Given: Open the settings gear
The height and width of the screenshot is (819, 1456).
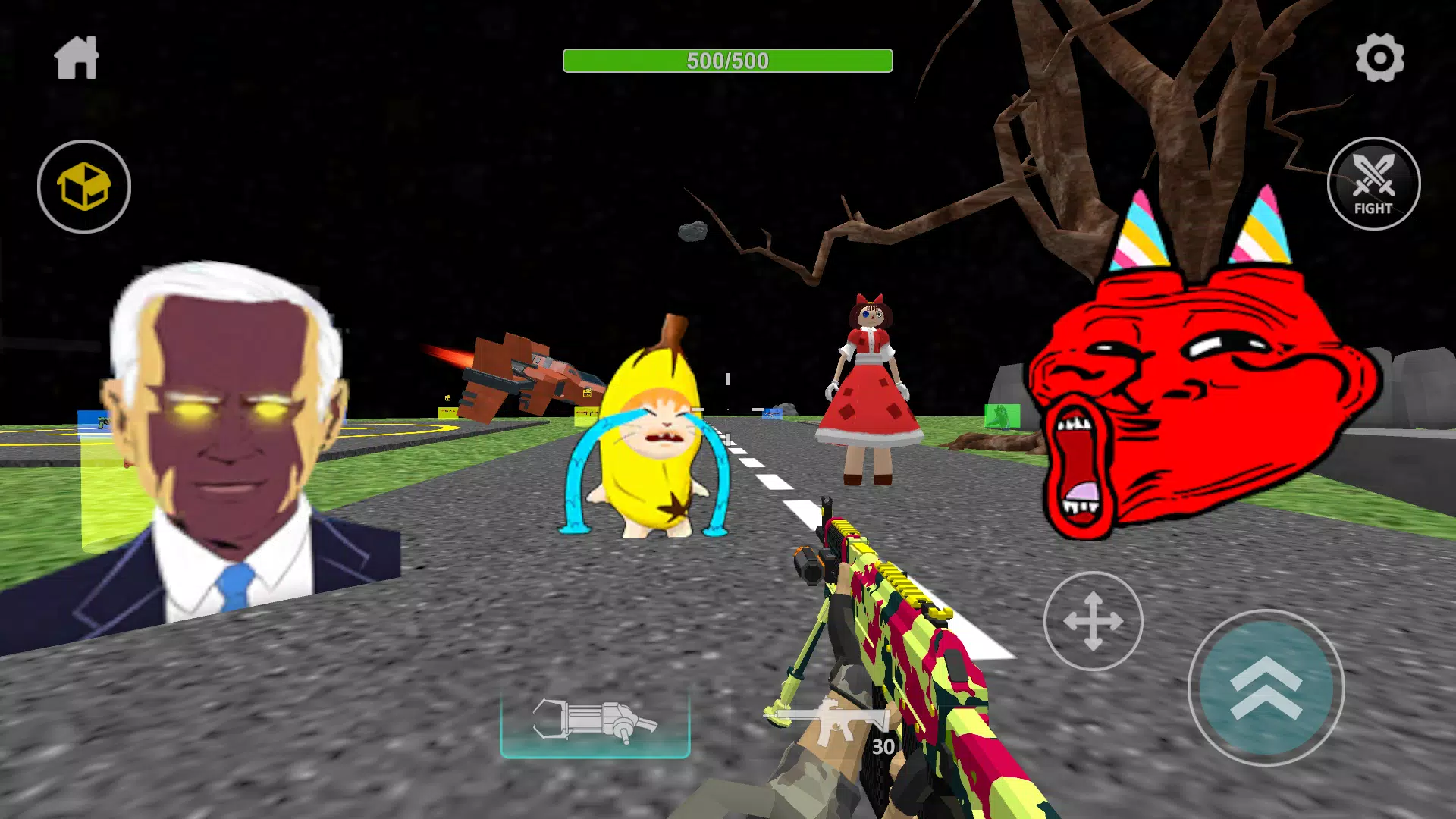Looking at the screenshot, I should 1379,58.
